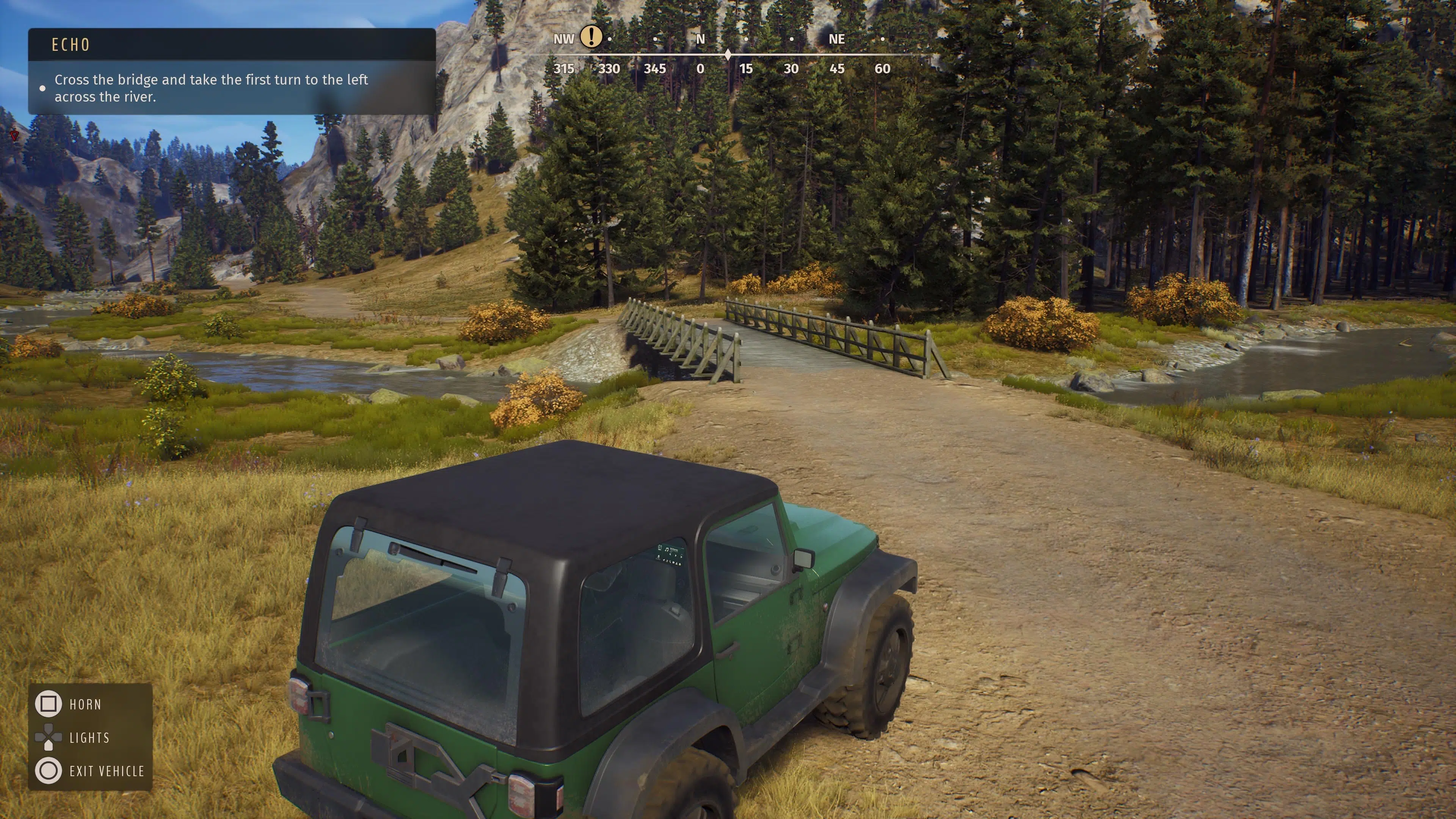Open the ECHO objective tracker panel
Screen dimensions: 1456x819
(232, 71)
